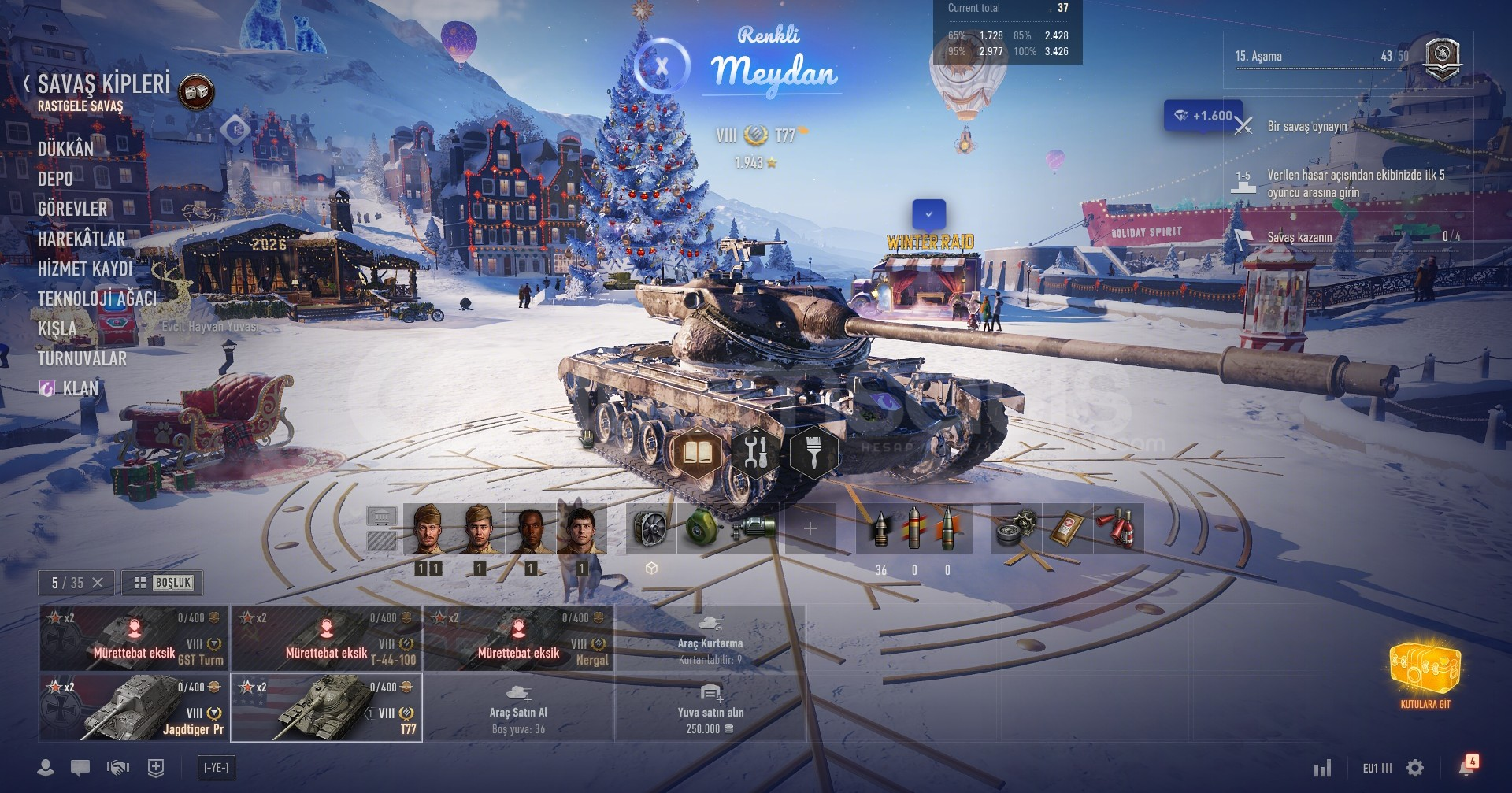Select the GSI Turm tank card
The image size is (1512, 793).
134,638
